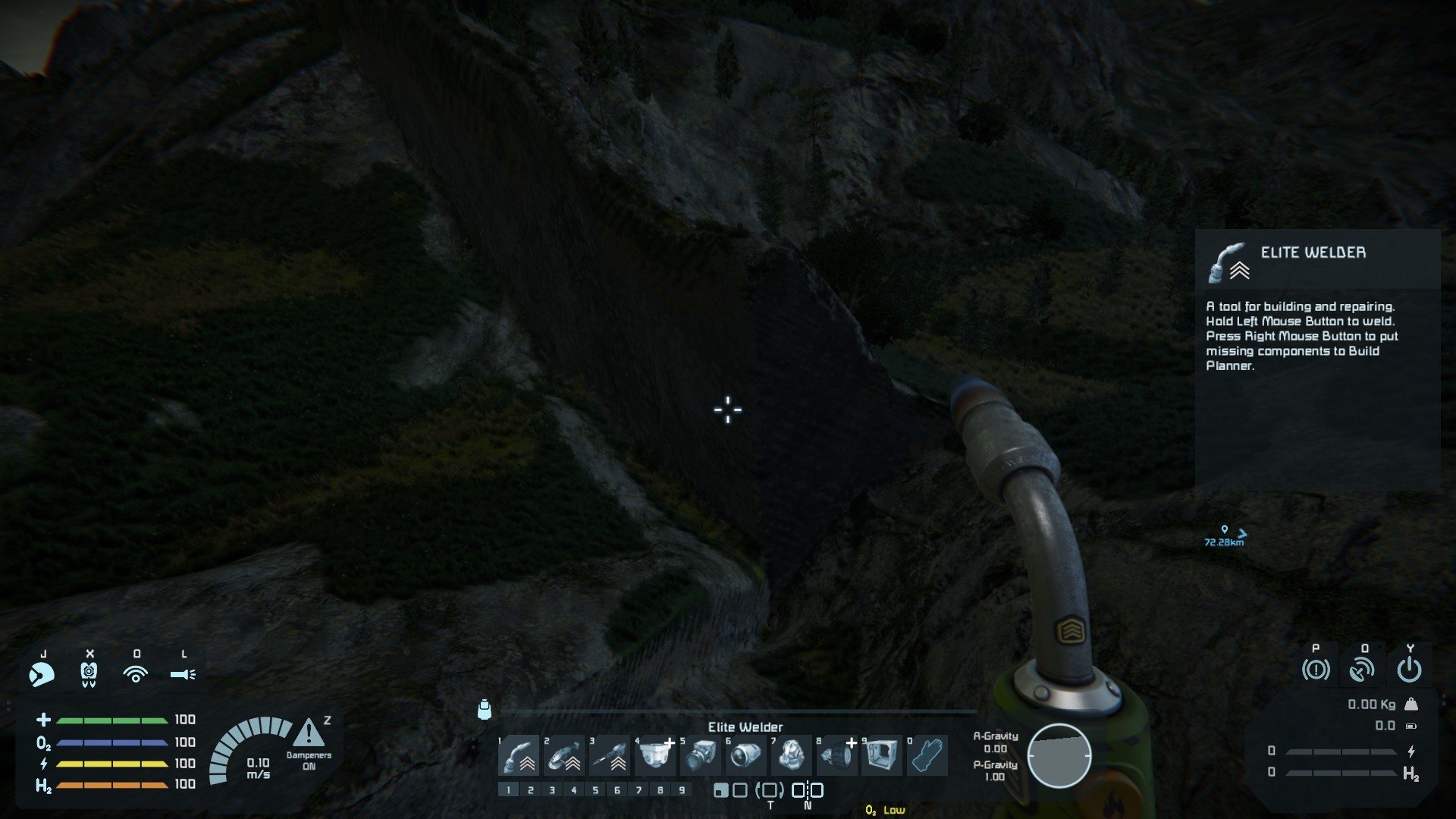This screenshot has width=1456, height=819.
Task: Click the power button icon
Action: (x=1409, y=670)
